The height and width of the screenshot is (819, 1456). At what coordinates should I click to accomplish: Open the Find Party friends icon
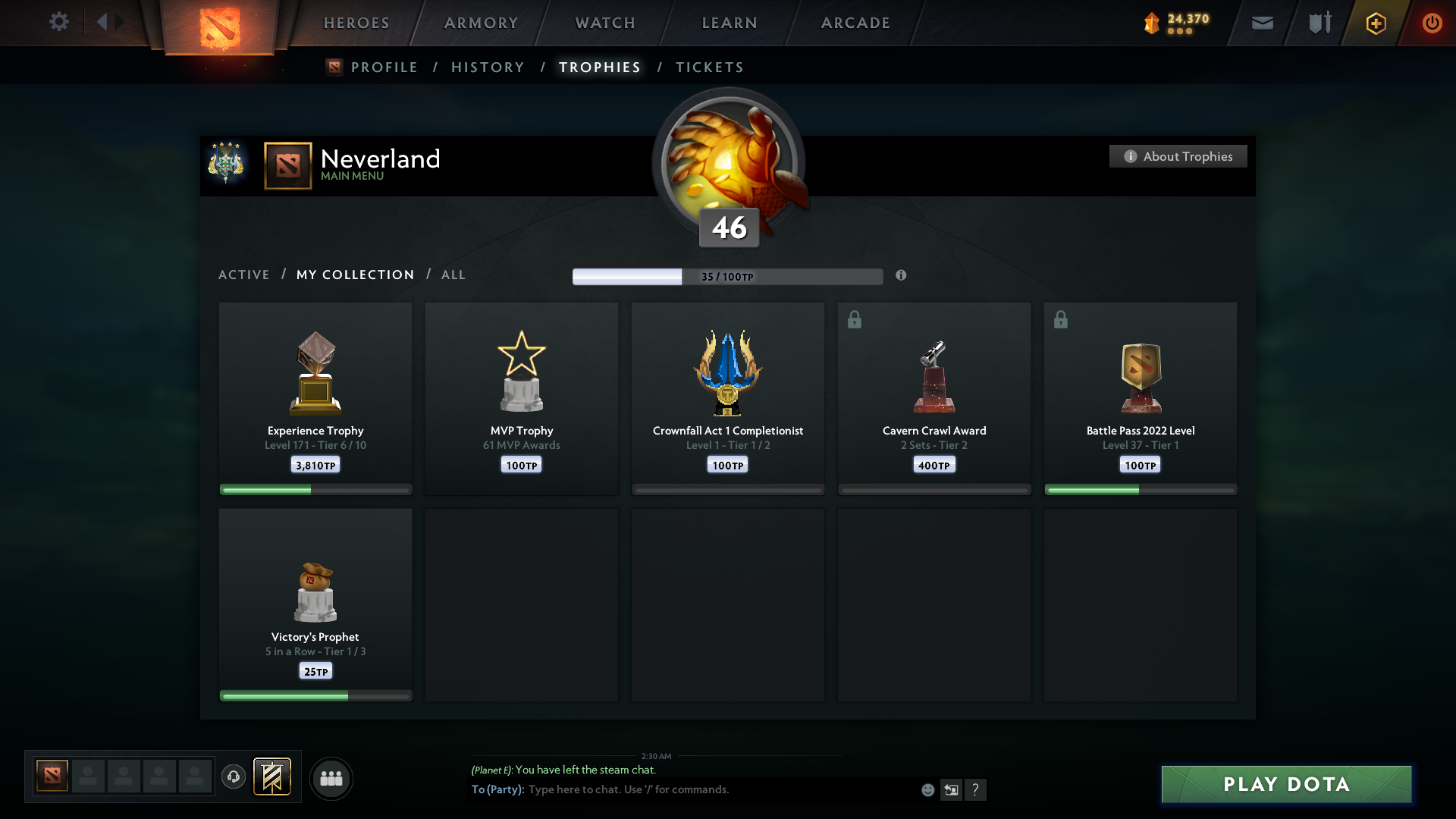[x=331, y=778]
